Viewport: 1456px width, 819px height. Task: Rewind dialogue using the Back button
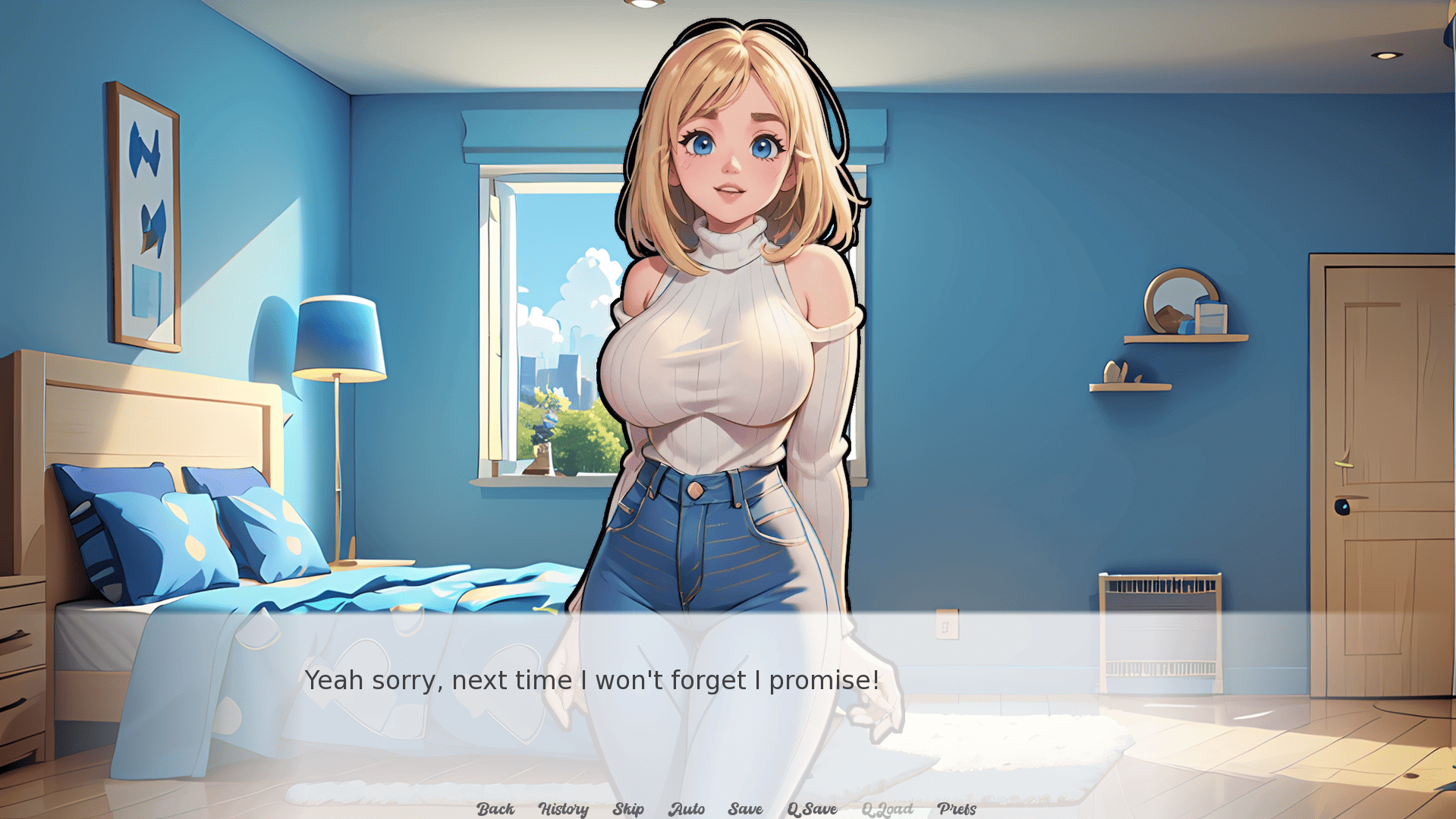click(494, 809)
